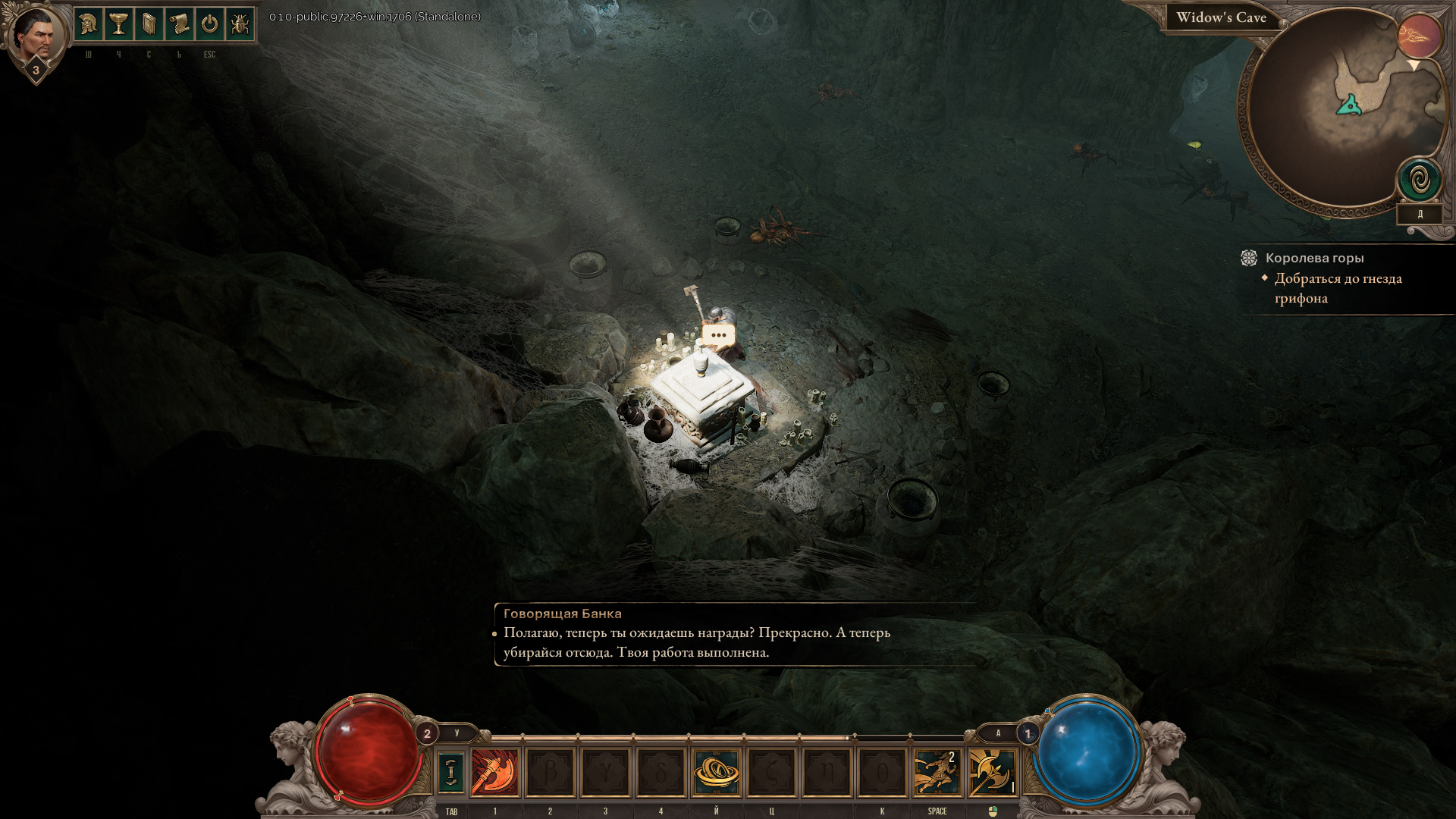Activate the green spiral portal button
The image size is (1456, 819).
coord(1420,180)
